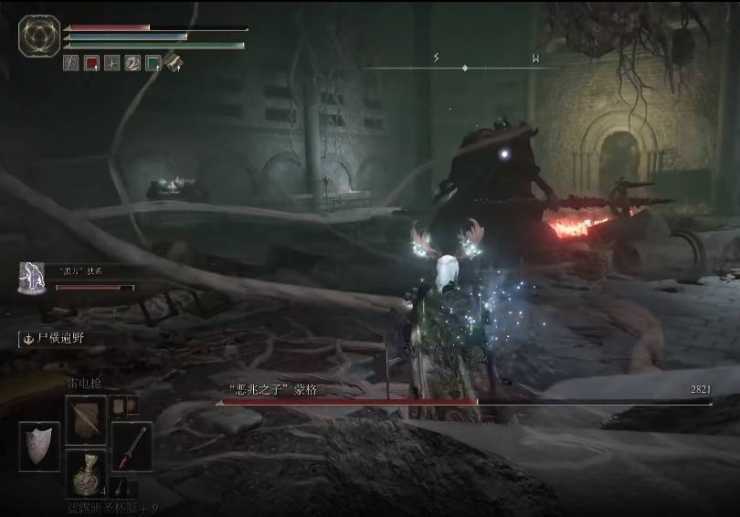Click the red square status buff icon
Screen dimensions: 740x517
[91, 63]
